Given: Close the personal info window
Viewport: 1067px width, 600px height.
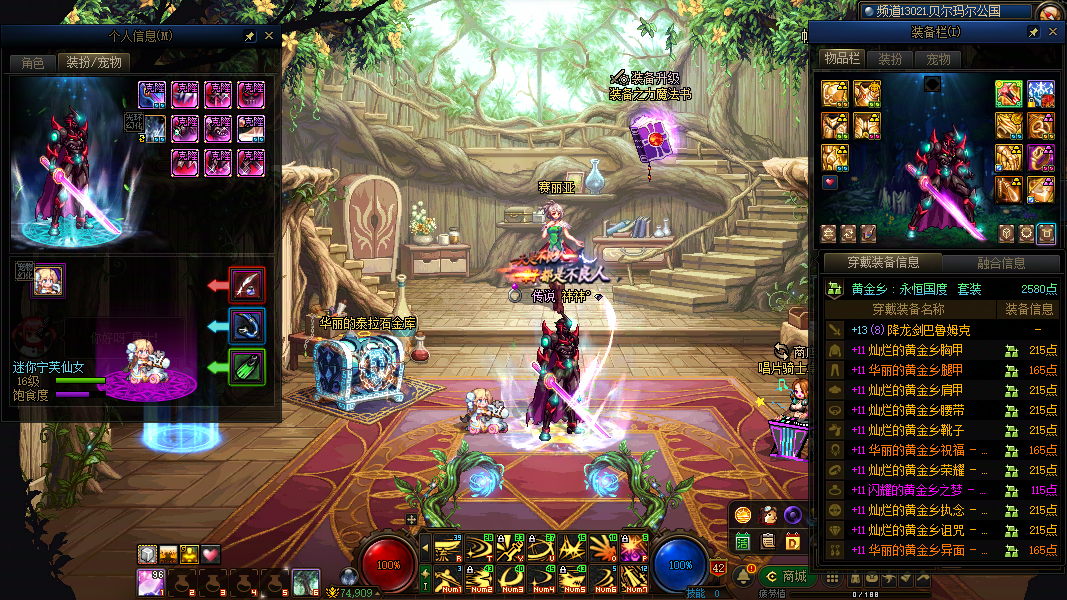Looking at the screenshot, I should coord(268,36).
